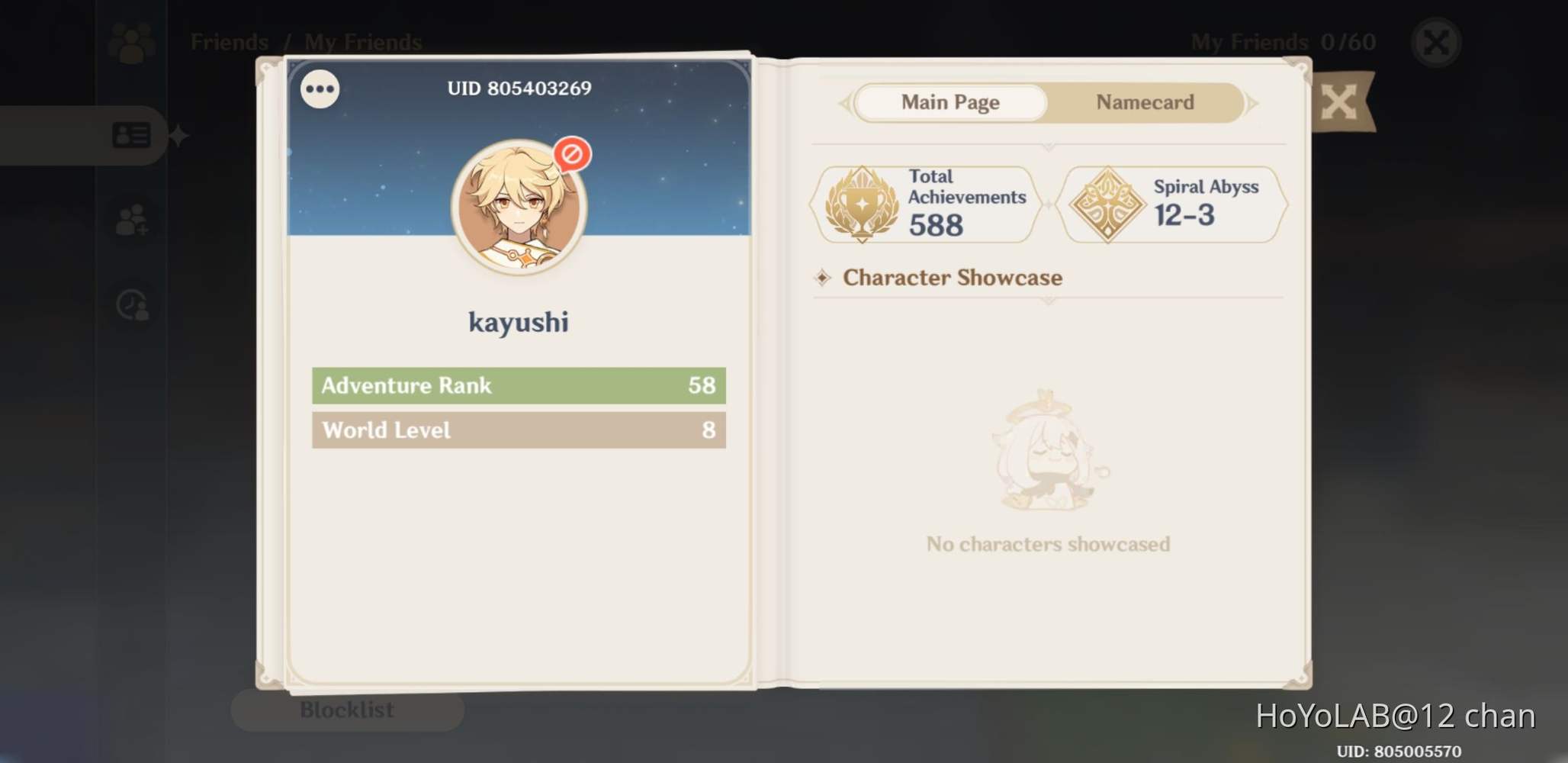Viewport: 1568px width, 763px height.
Task: Expand the right arrow beside Namecard
Action: (1253, 102)
